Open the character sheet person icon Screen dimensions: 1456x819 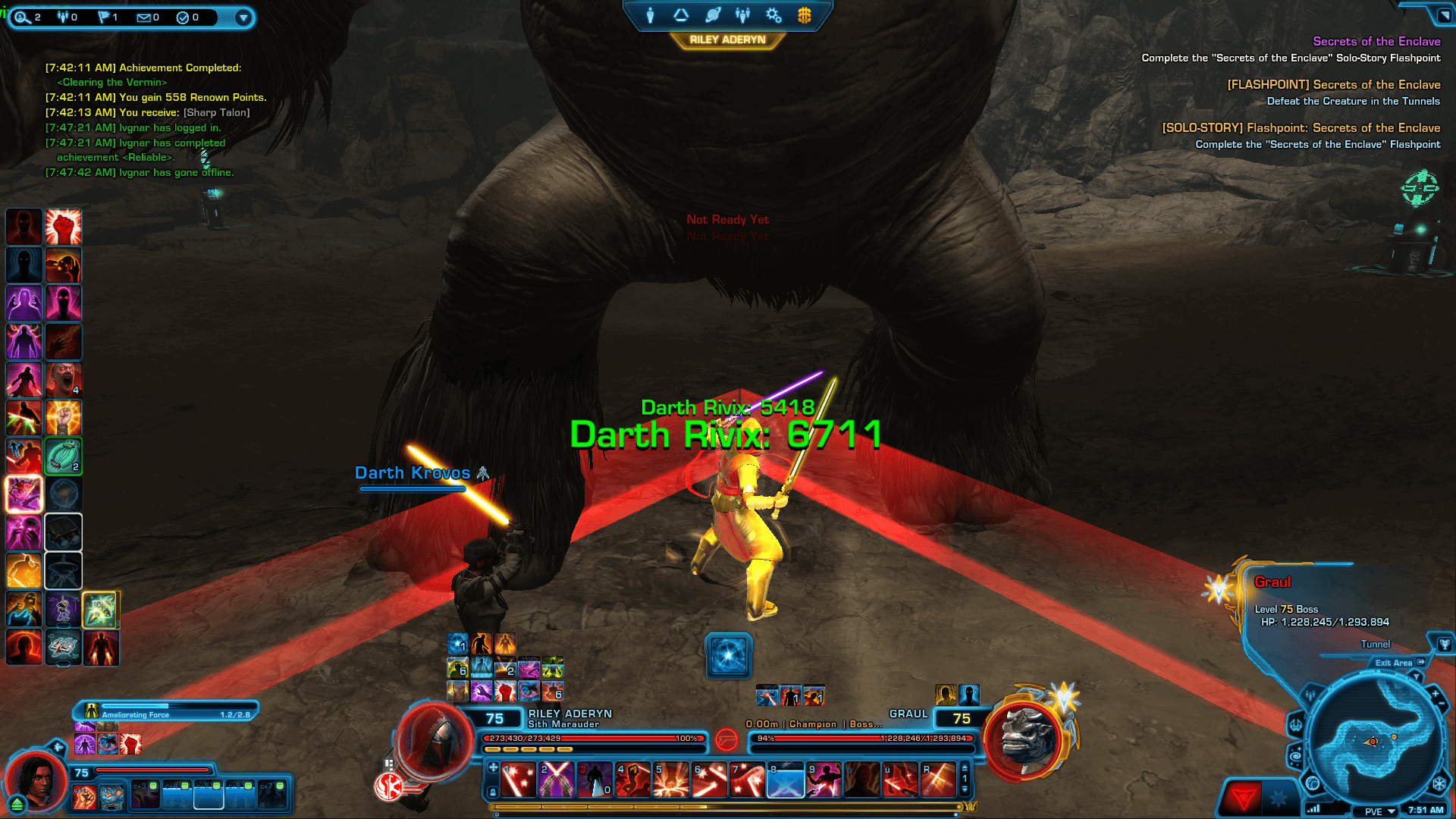tap(650, 15)
